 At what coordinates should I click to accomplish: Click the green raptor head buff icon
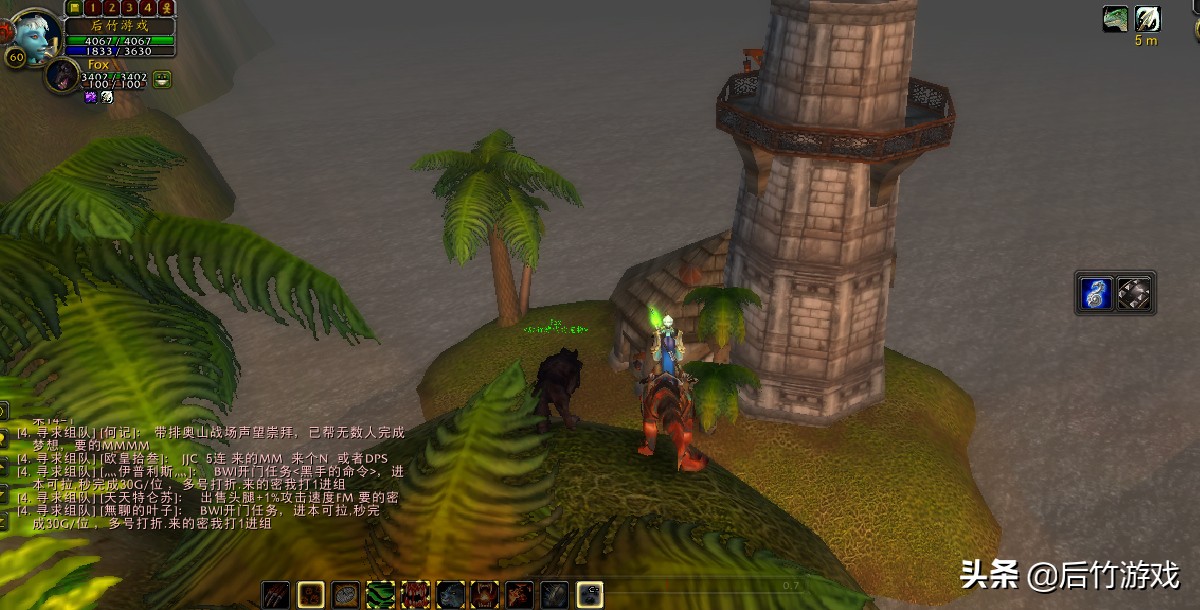(x=1115, y=19)
